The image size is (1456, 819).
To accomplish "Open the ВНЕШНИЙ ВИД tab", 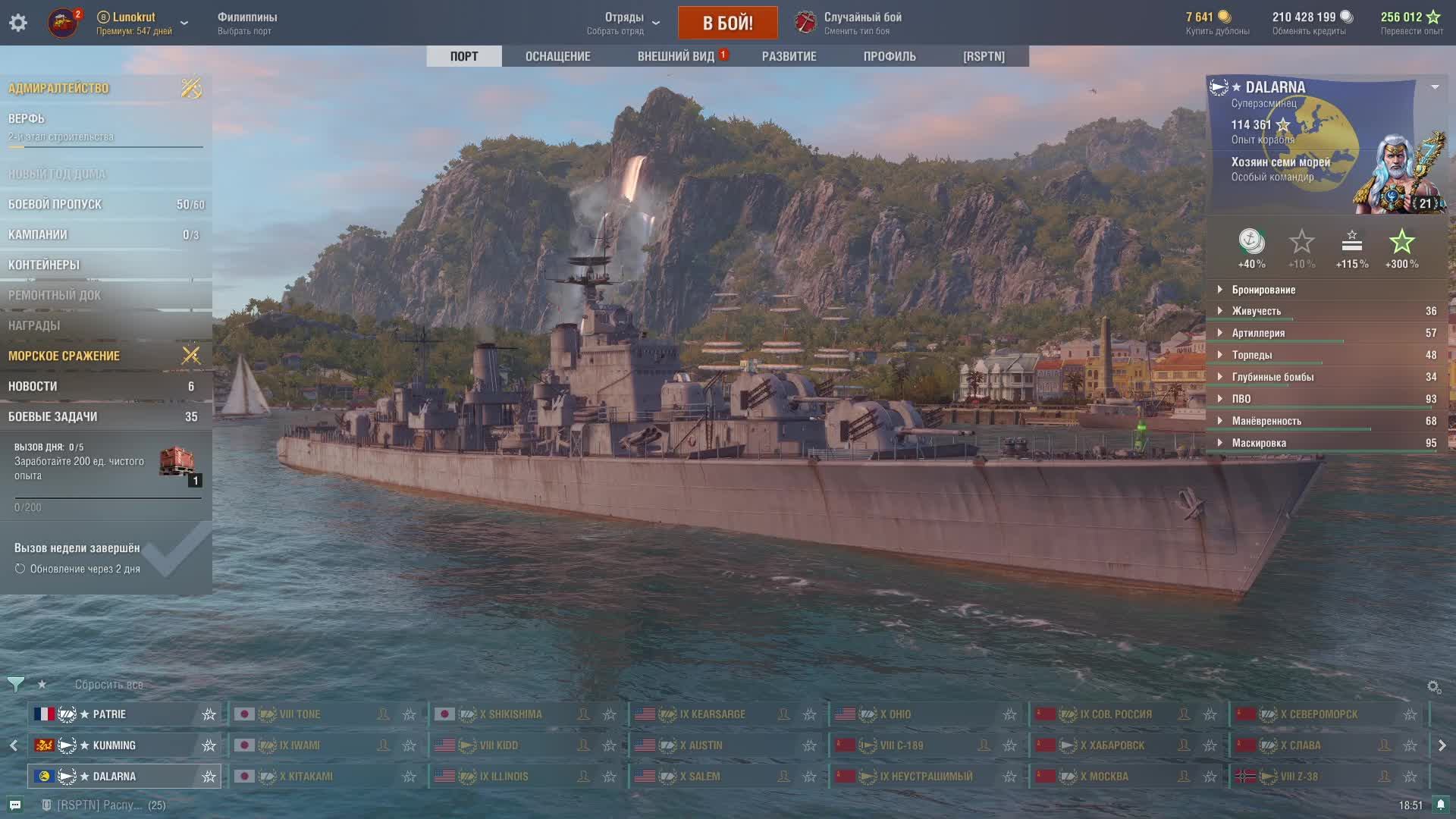I will (676, 56).
